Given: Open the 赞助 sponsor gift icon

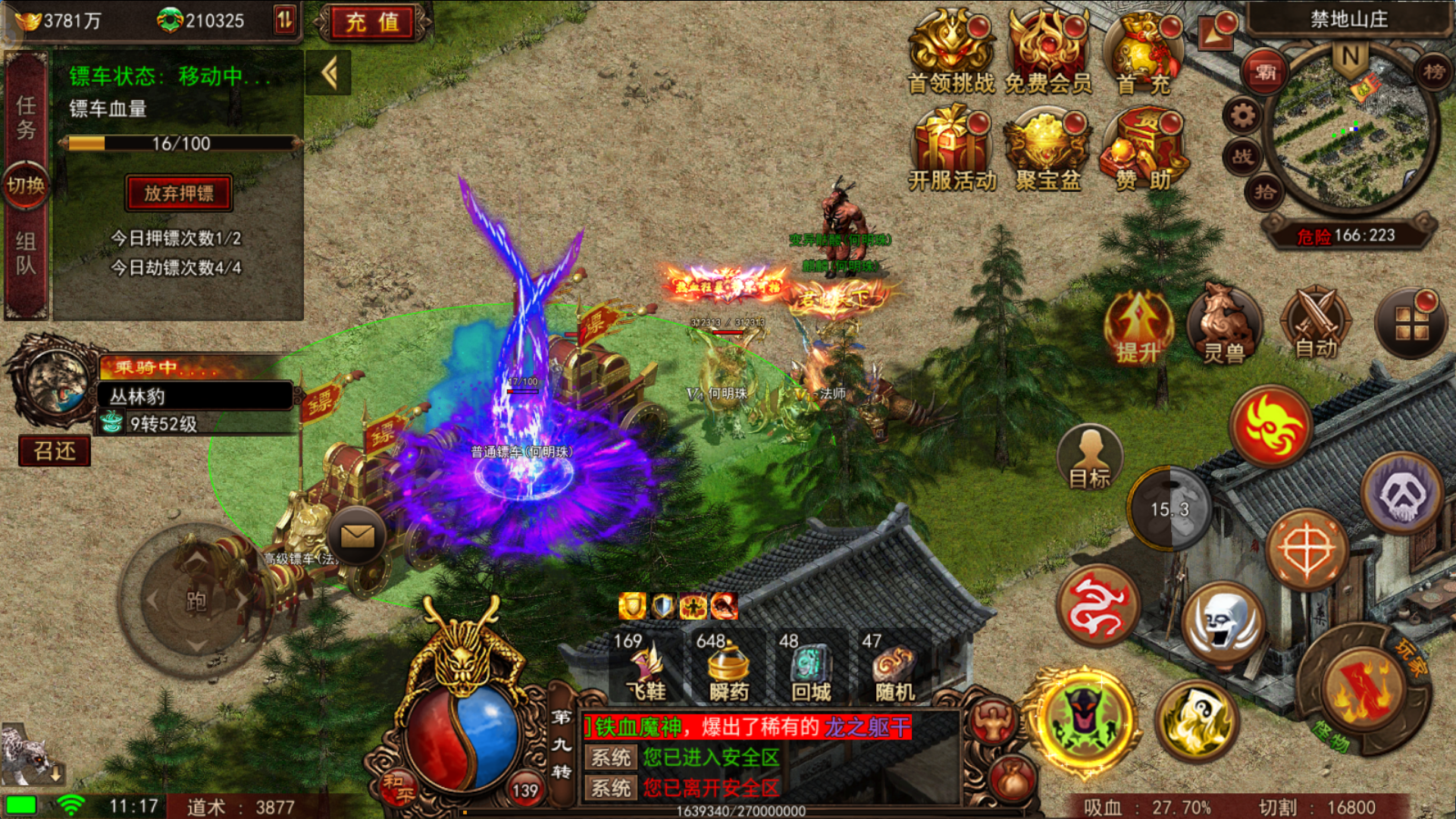Looking at the screenshot, I should [1144, 148].
